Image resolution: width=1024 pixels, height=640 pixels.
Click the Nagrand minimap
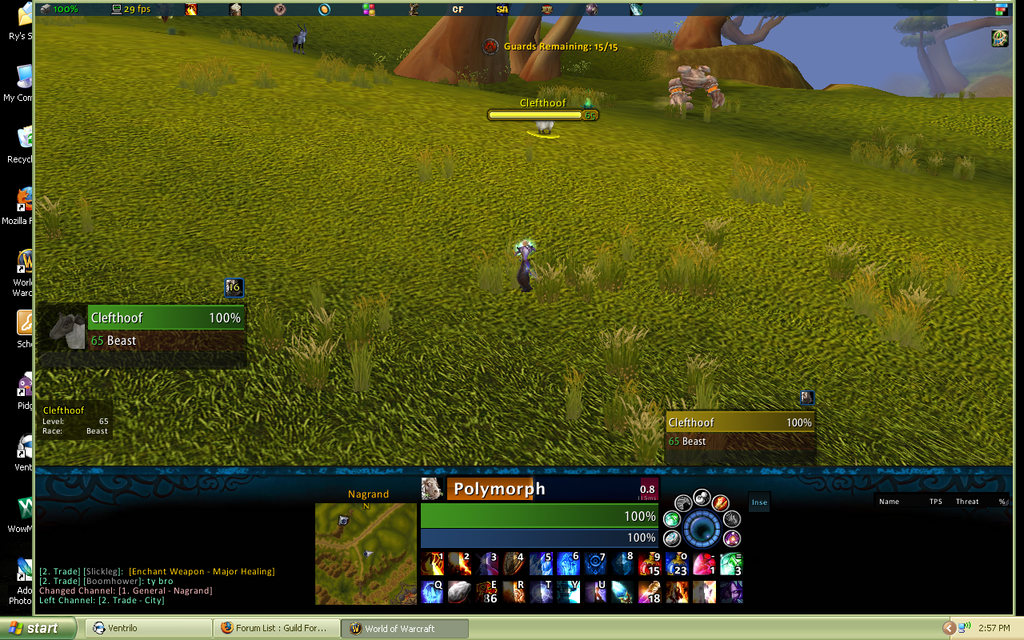click(366, 553)
